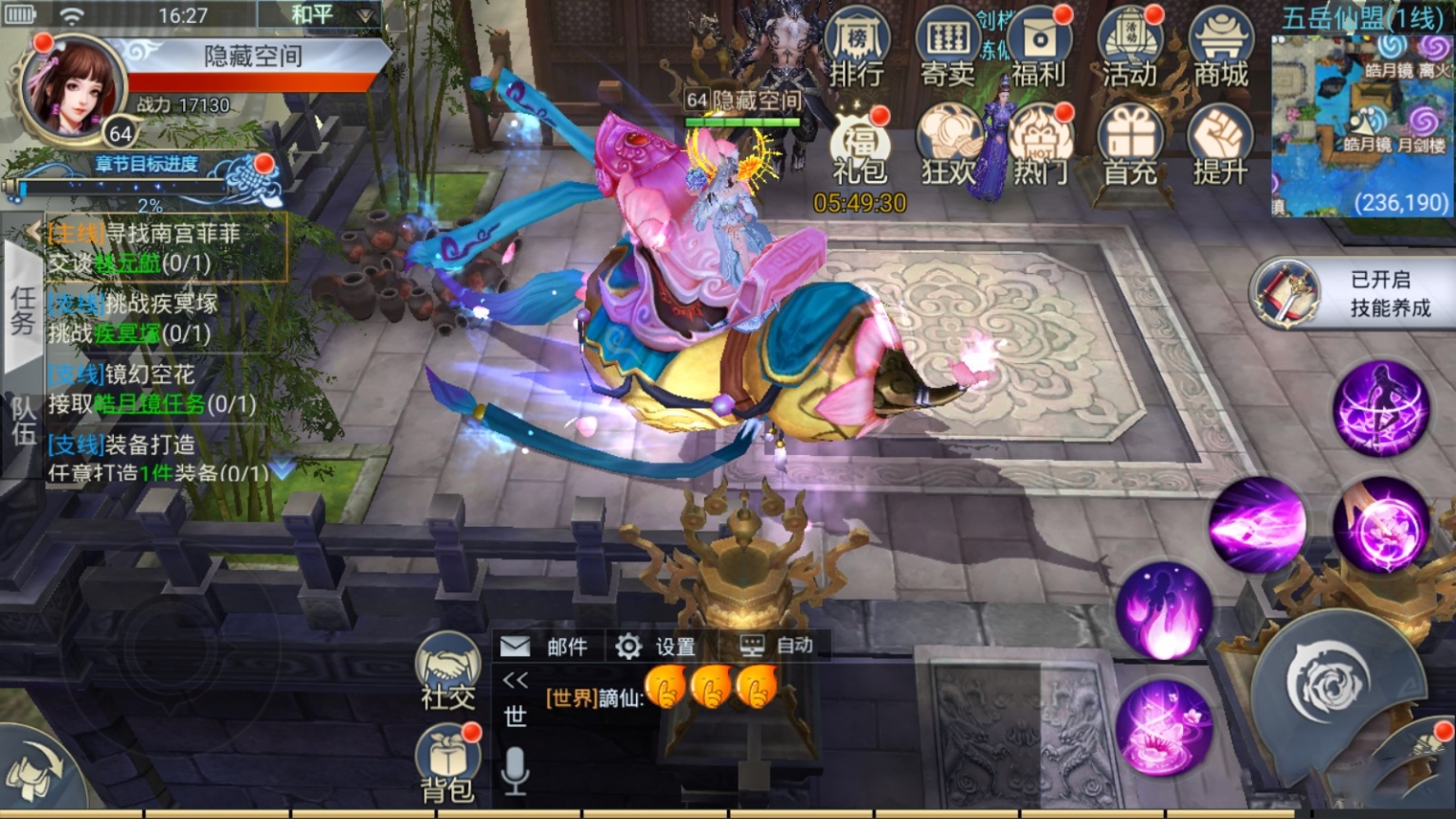Screen dimensions: 1456x819
Task: Open the 和平 PK mode dropdown
Action: point(319,15)
